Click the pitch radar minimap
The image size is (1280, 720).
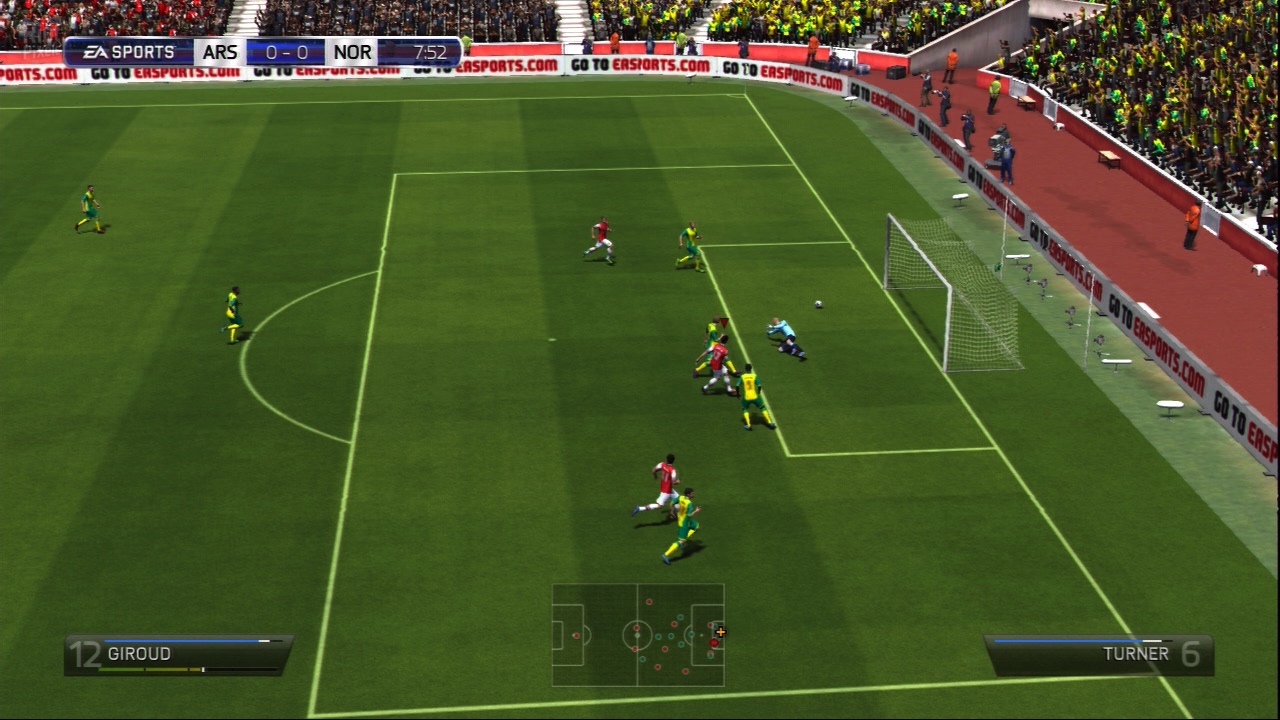(638, 635)
